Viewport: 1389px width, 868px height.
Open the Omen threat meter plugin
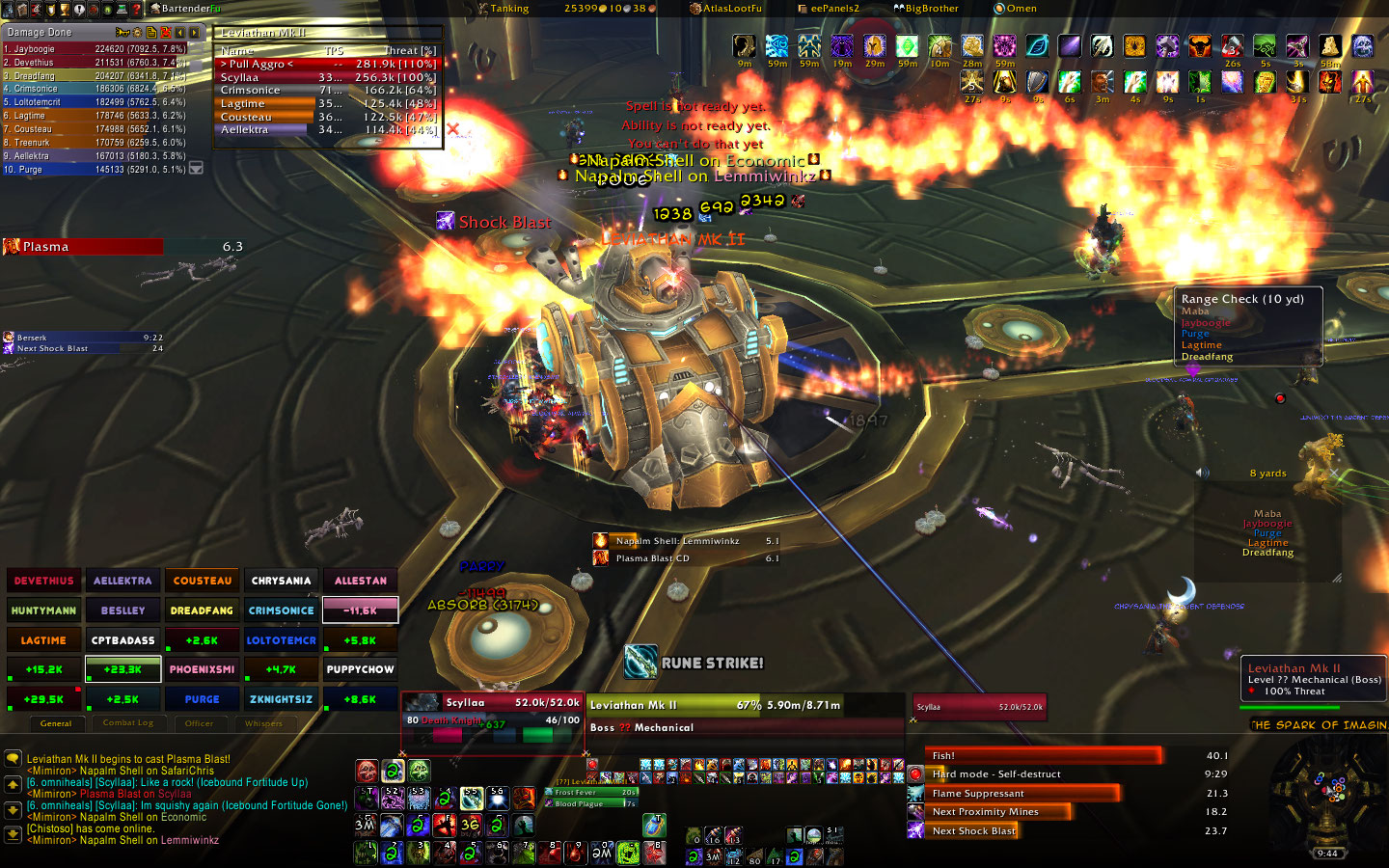coord(1015,9)
